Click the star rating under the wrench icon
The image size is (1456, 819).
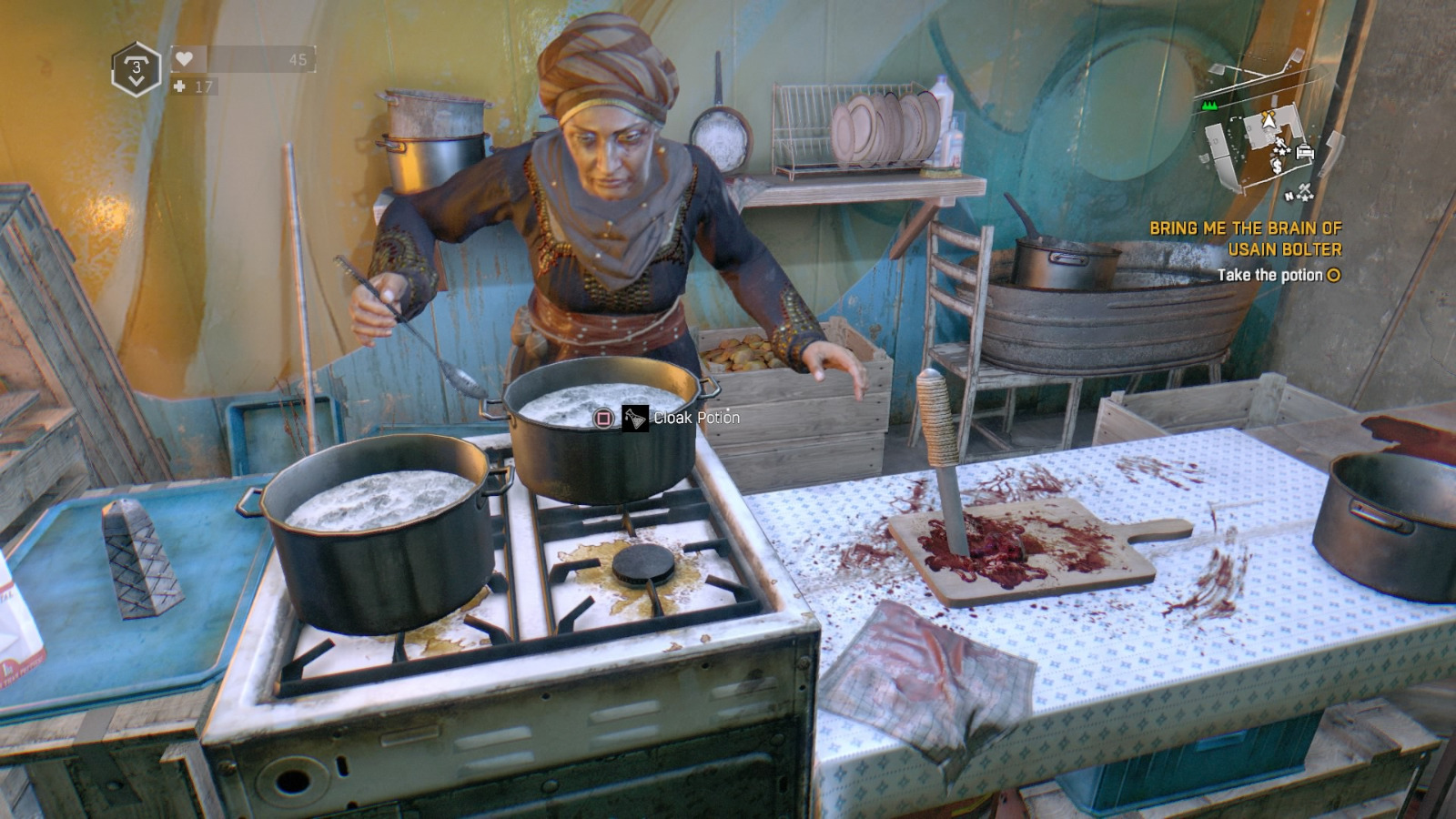coord(1282,151)
